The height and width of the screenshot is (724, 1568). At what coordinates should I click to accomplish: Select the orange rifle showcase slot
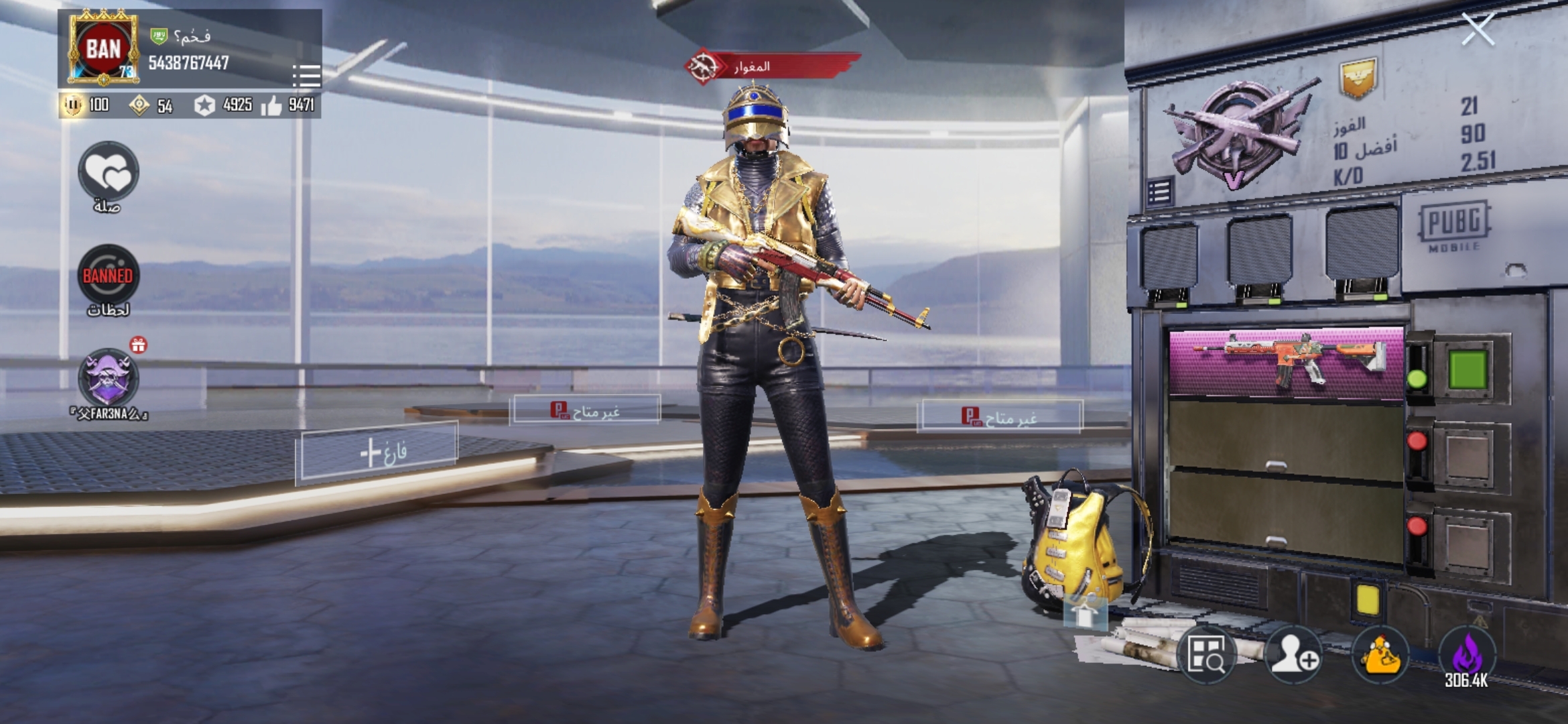1287,363
